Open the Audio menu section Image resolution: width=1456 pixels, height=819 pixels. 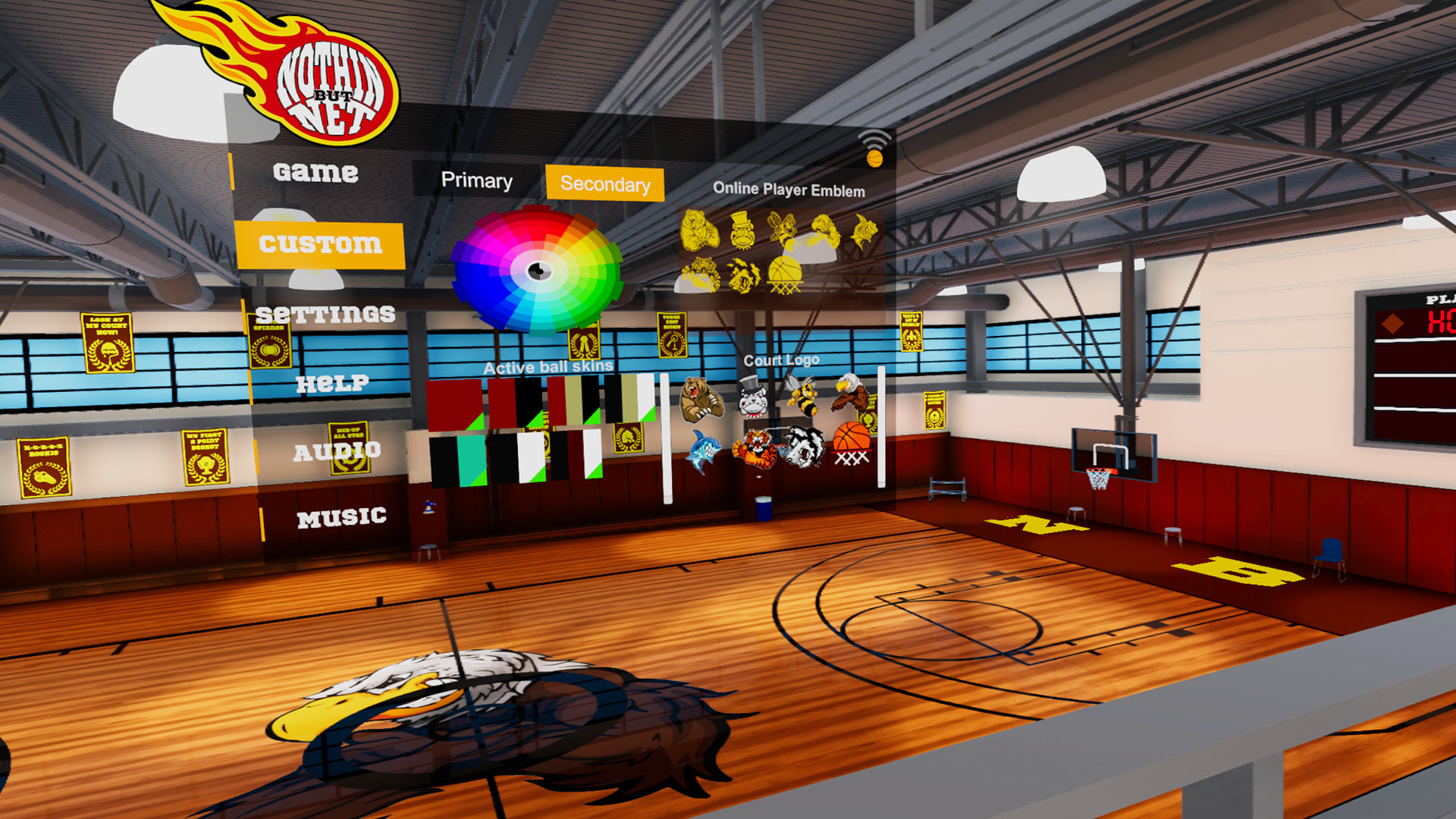[x=340, y=453]
